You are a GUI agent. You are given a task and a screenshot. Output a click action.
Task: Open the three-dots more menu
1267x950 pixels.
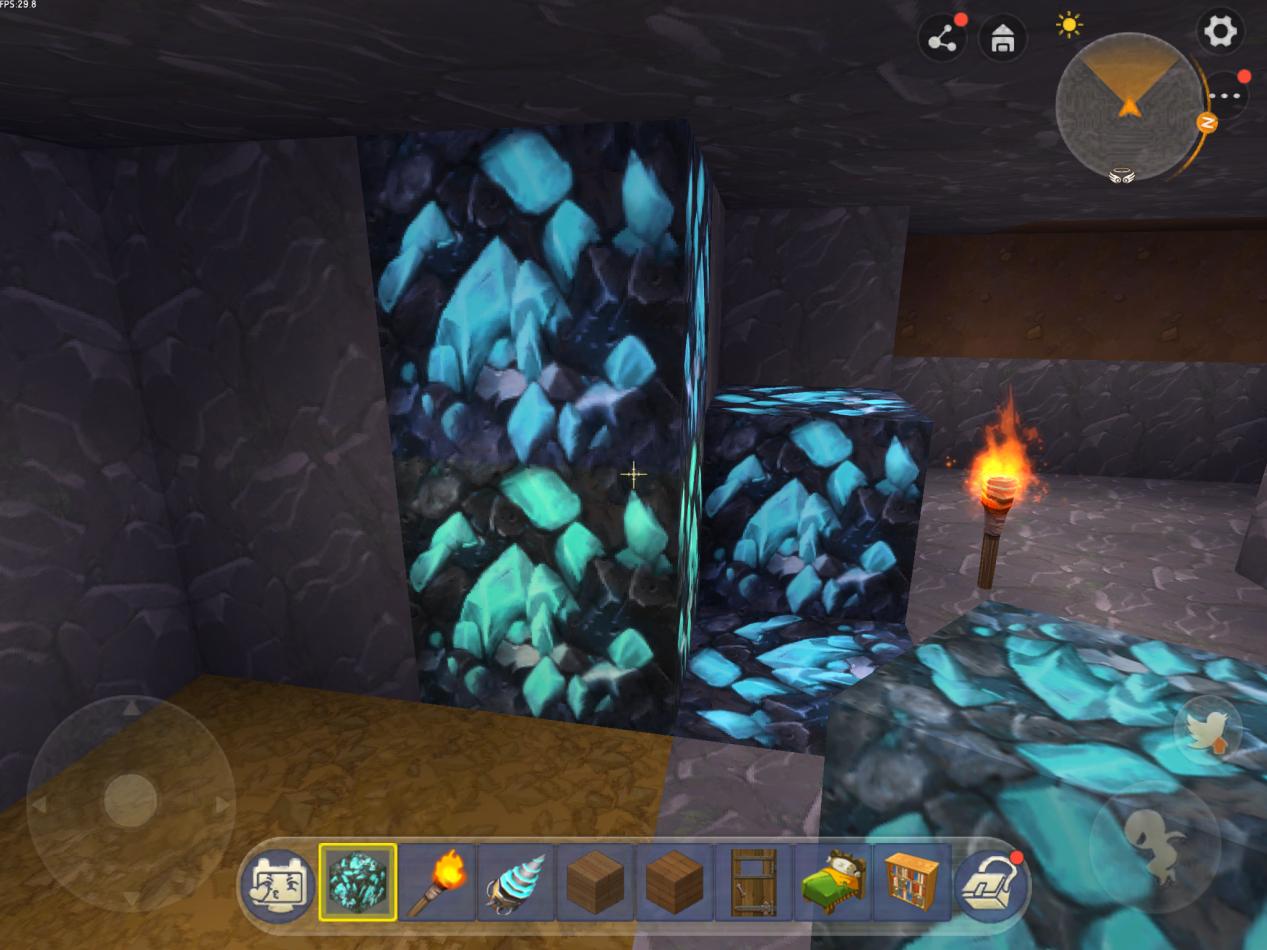pos(1224,96)
